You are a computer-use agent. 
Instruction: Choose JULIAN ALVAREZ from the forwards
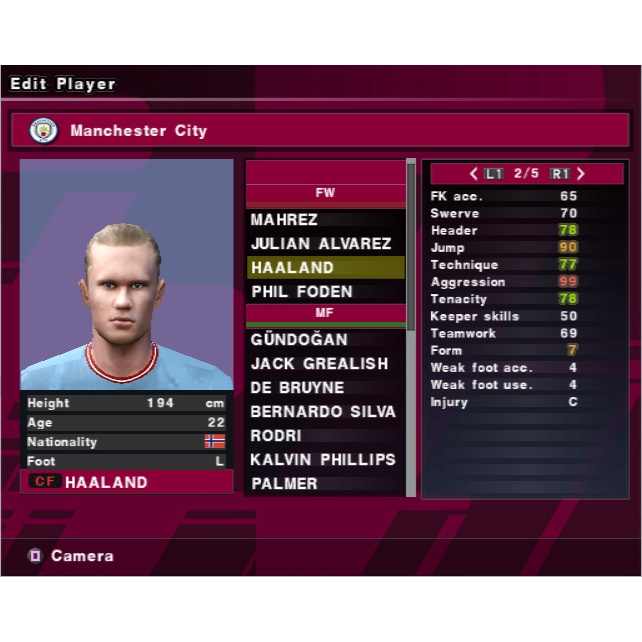pyautogui.click(x=325, y=244)
